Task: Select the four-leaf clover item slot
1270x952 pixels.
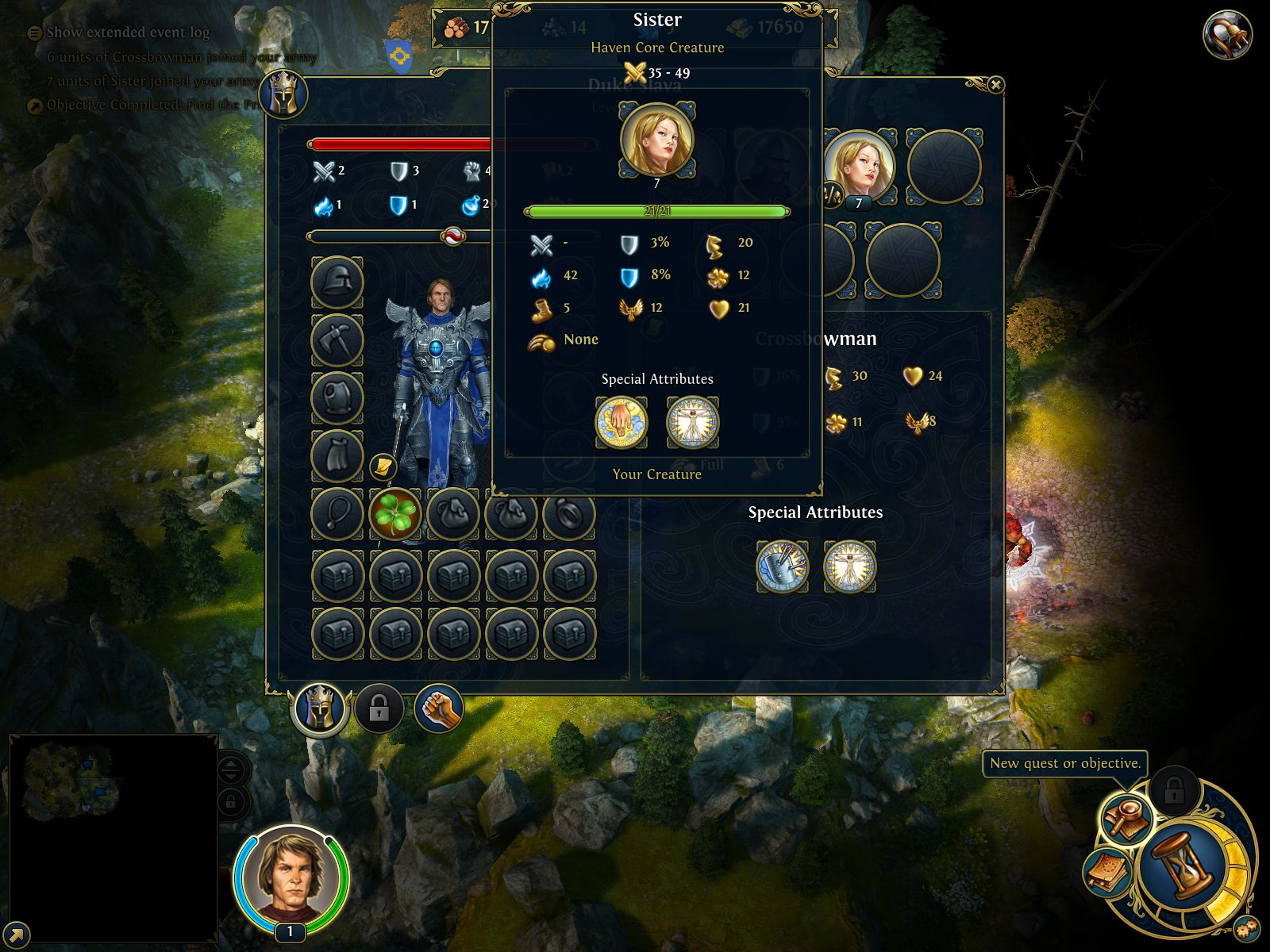Action: [x=394, y=514]
